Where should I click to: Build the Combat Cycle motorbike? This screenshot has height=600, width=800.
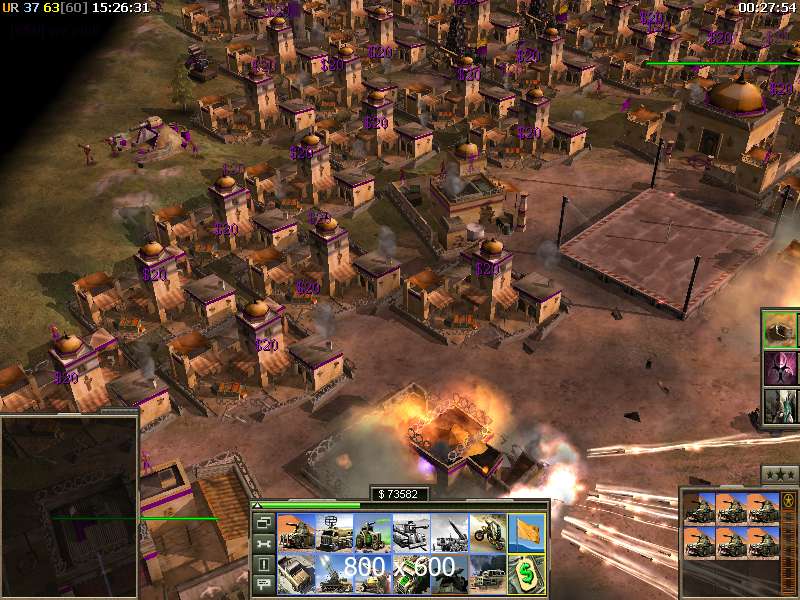[x=487, y=533]
